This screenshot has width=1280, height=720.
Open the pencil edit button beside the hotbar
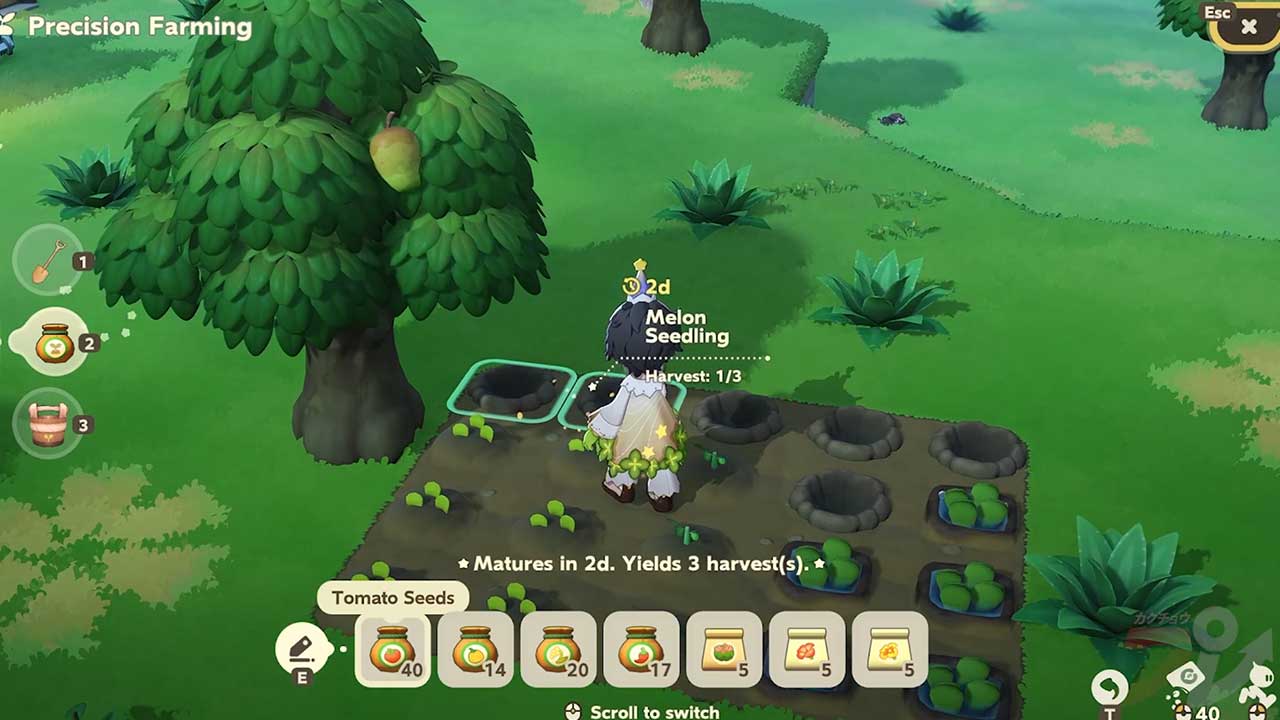(x=302, y=650)
